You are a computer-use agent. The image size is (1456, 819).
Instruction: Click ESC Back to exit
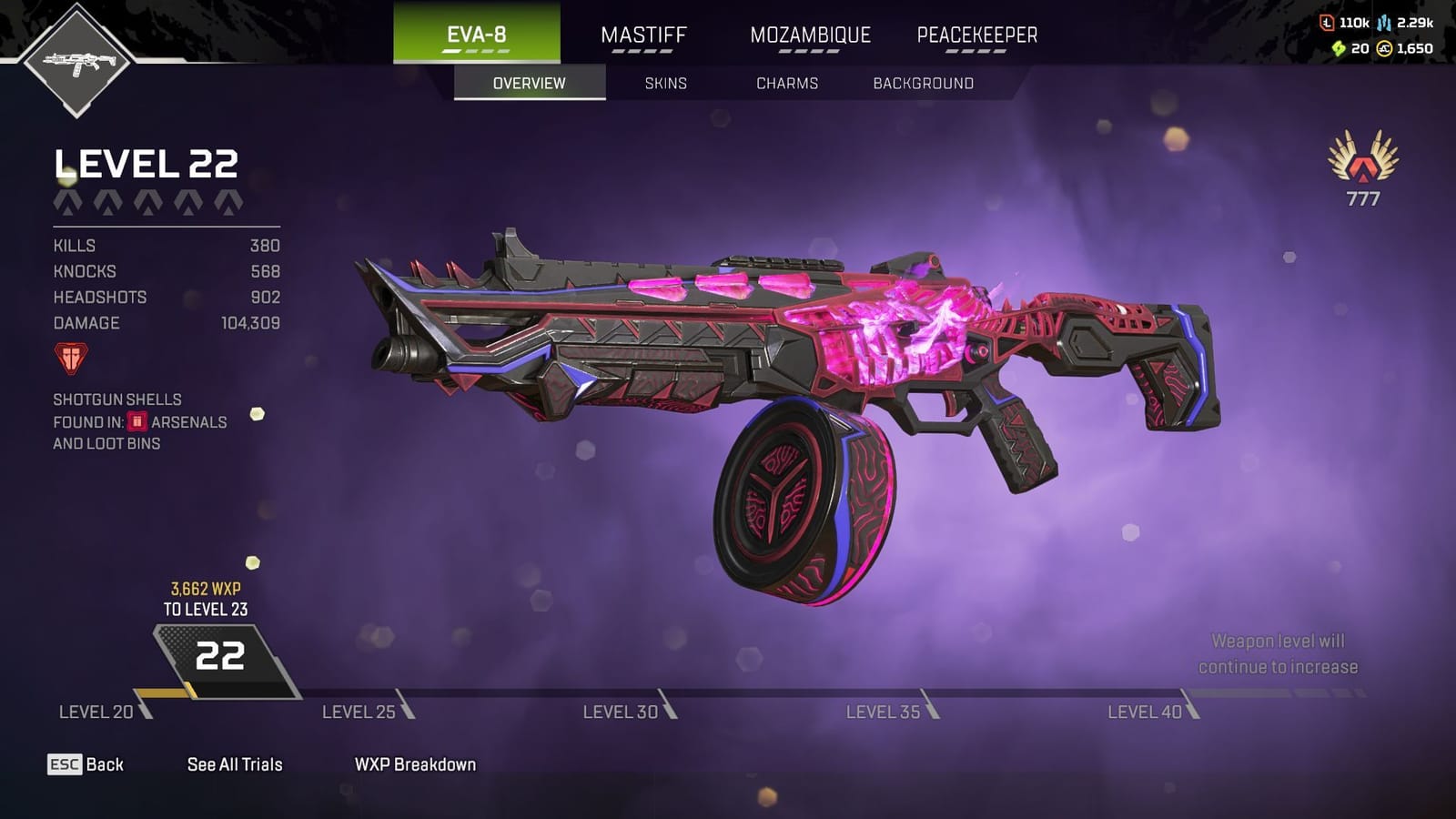[x=86, y=764]
